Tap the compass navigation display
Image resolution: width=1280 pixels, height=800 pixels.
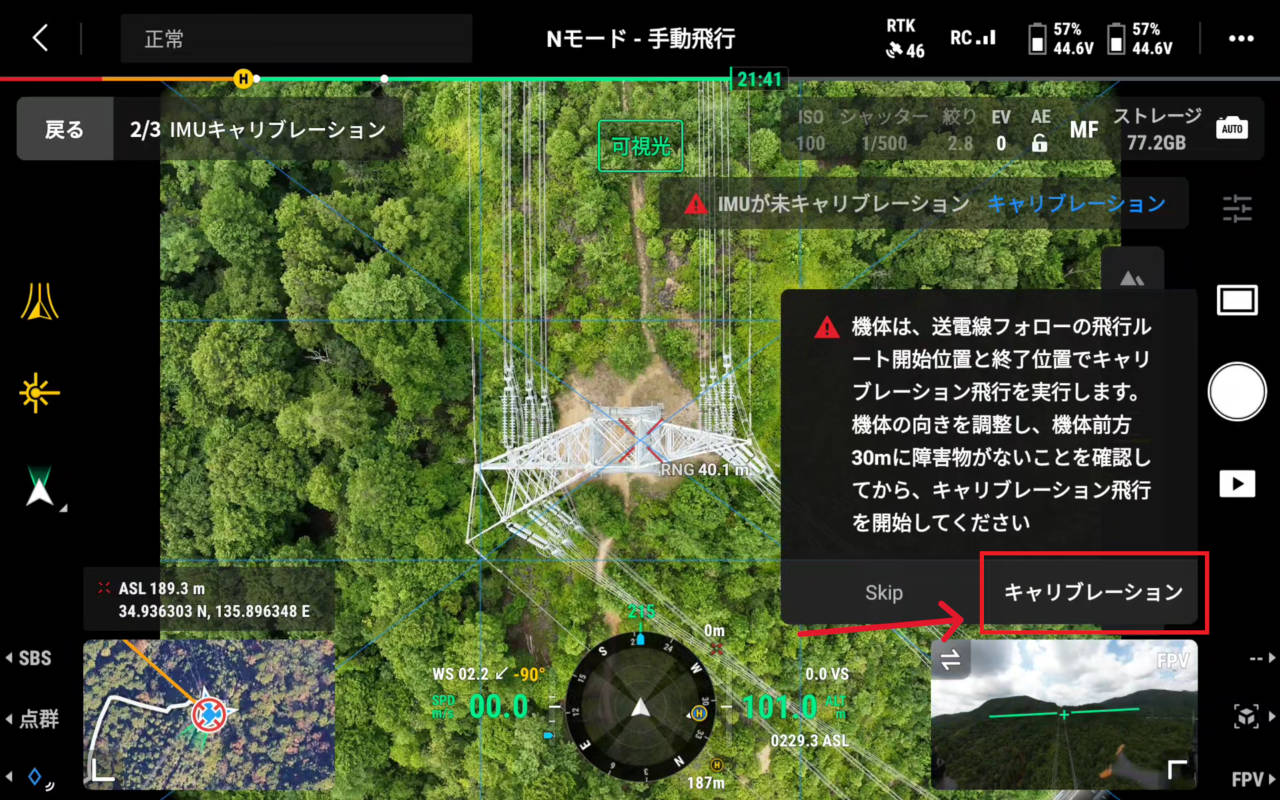(x=640, y=708)
